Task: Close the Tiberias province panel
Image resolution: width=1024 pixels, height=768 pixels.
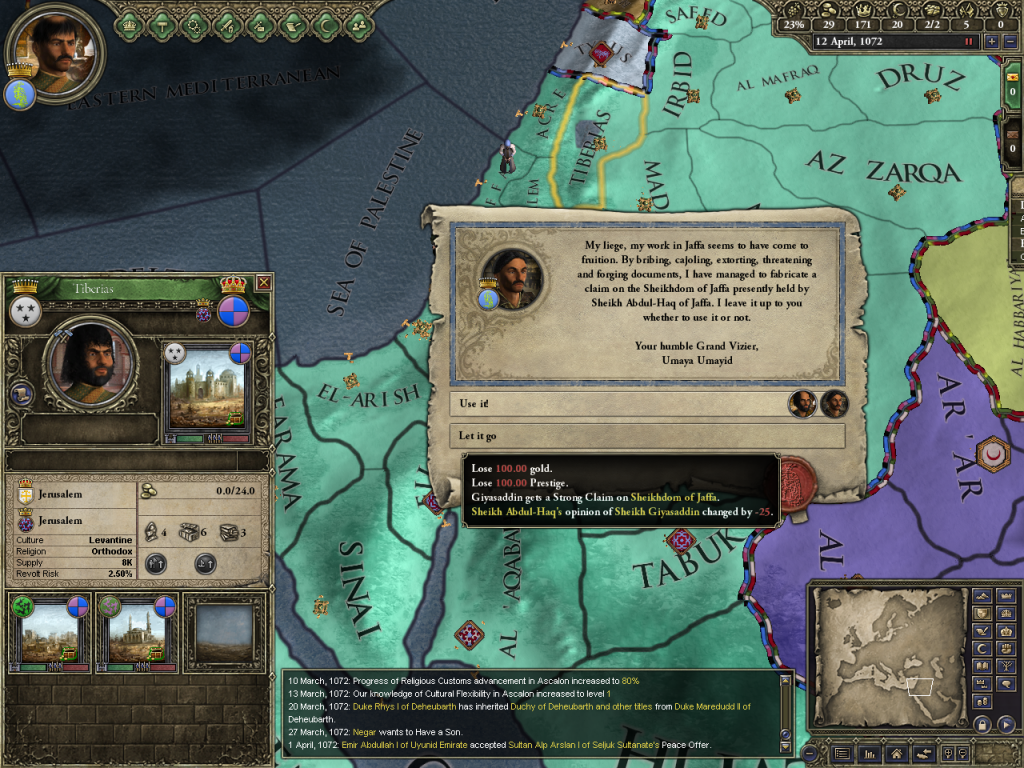Action: 263,283
